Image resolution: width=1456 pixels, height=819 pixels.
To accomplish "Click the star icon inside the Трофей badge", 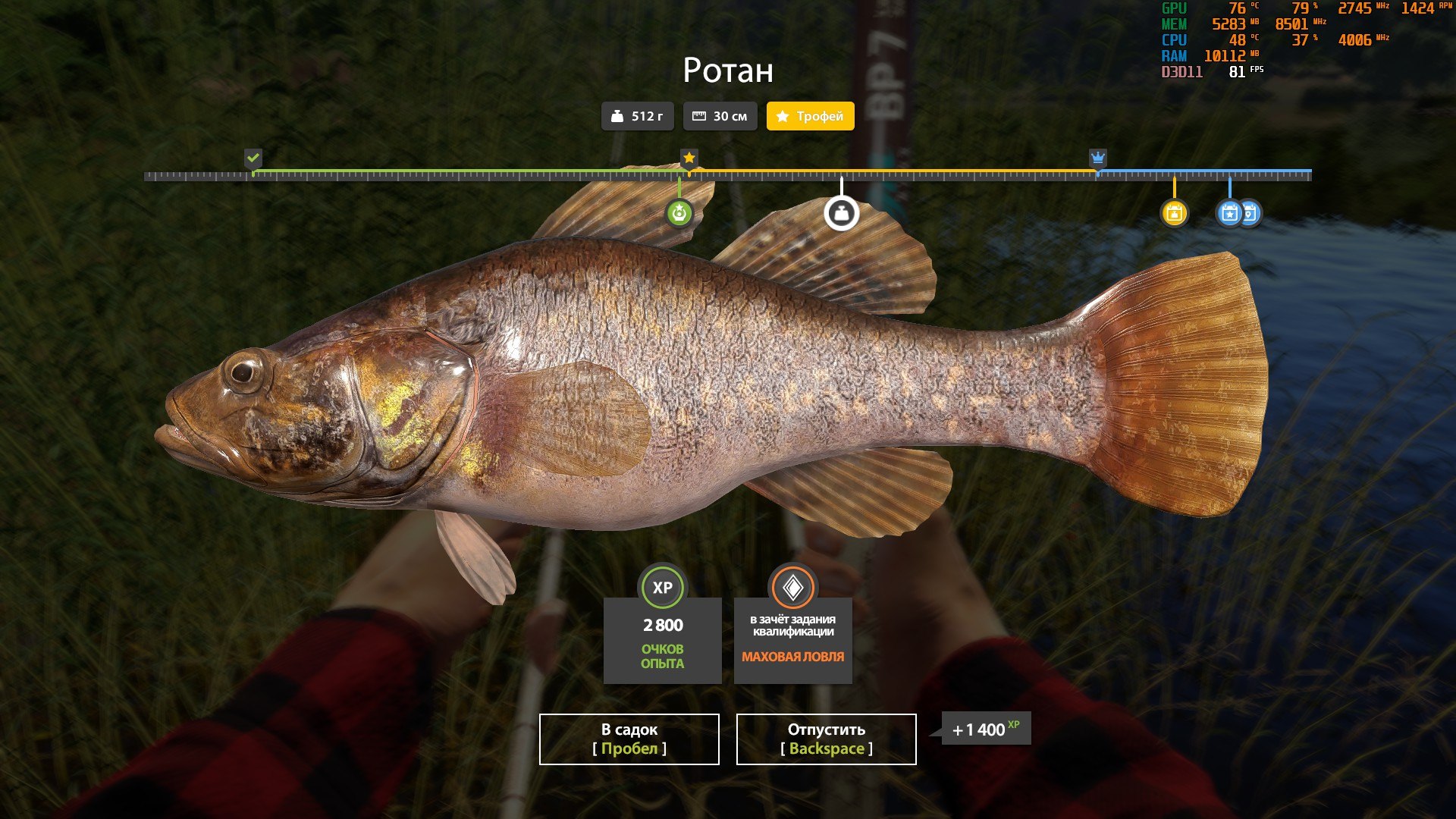I will 782,116.
